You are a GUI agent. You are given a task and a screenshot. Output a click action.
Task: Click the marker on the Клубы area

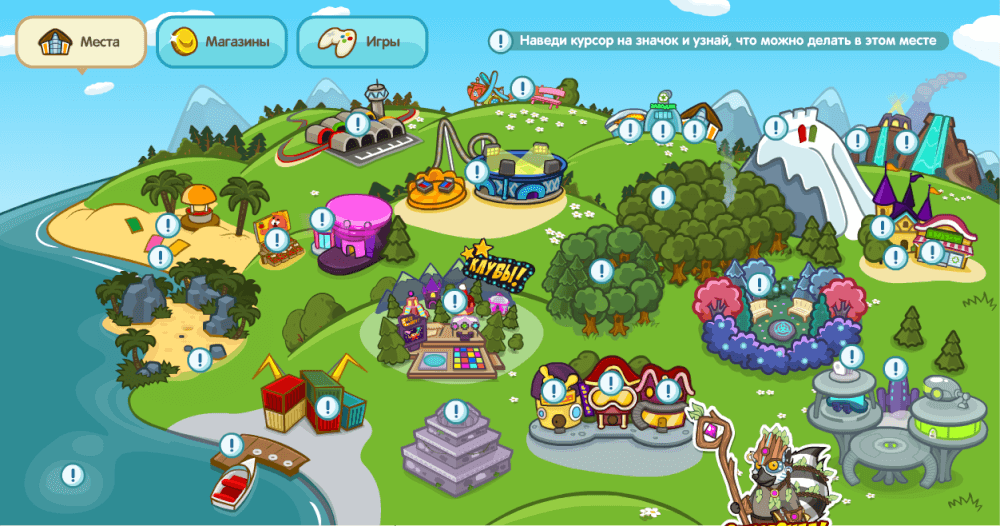tap(455, 299)
